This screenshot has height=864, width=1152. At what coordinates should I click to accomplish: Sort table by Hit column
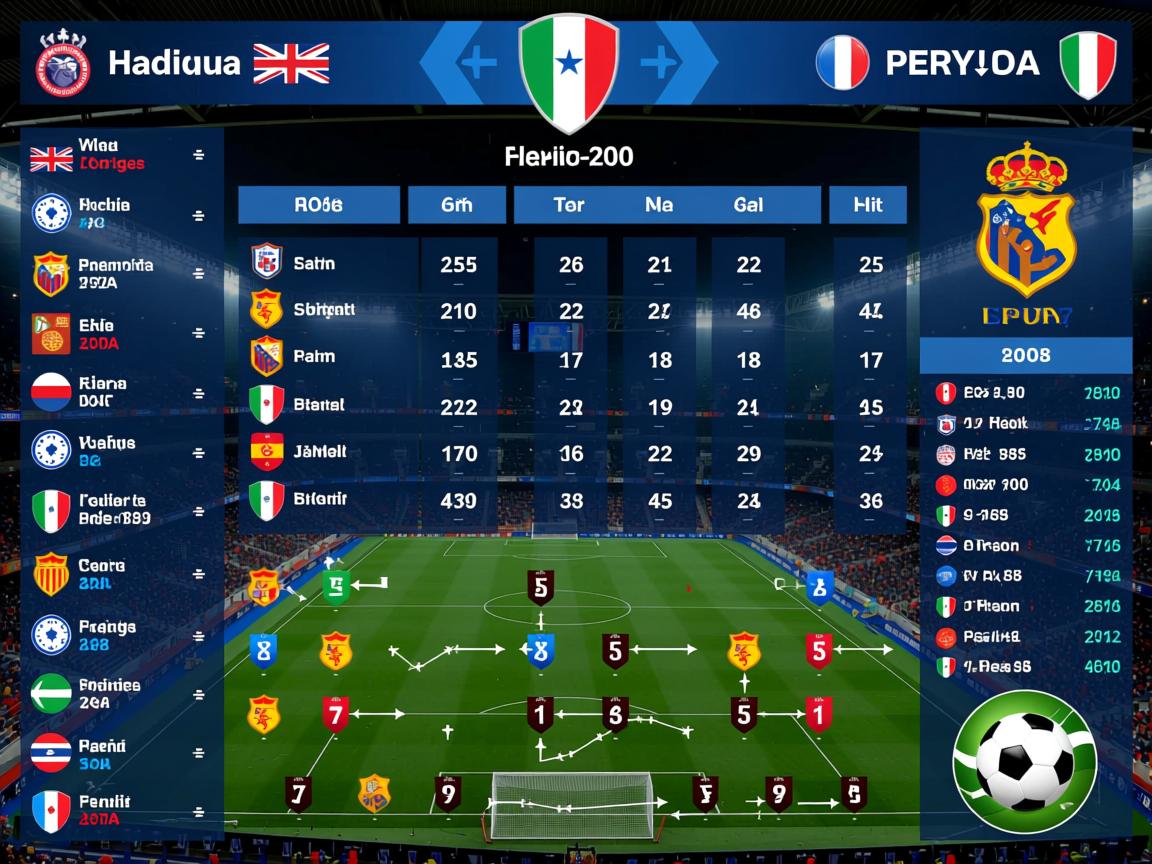pyautogui.click(x=868, y=205)
